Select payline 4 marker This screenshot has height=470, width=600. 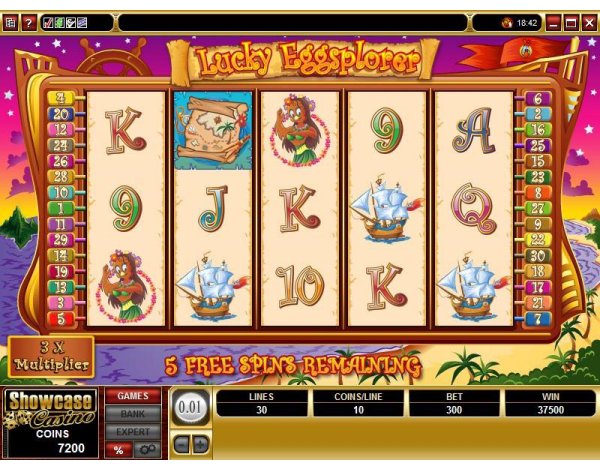point(60,99)
